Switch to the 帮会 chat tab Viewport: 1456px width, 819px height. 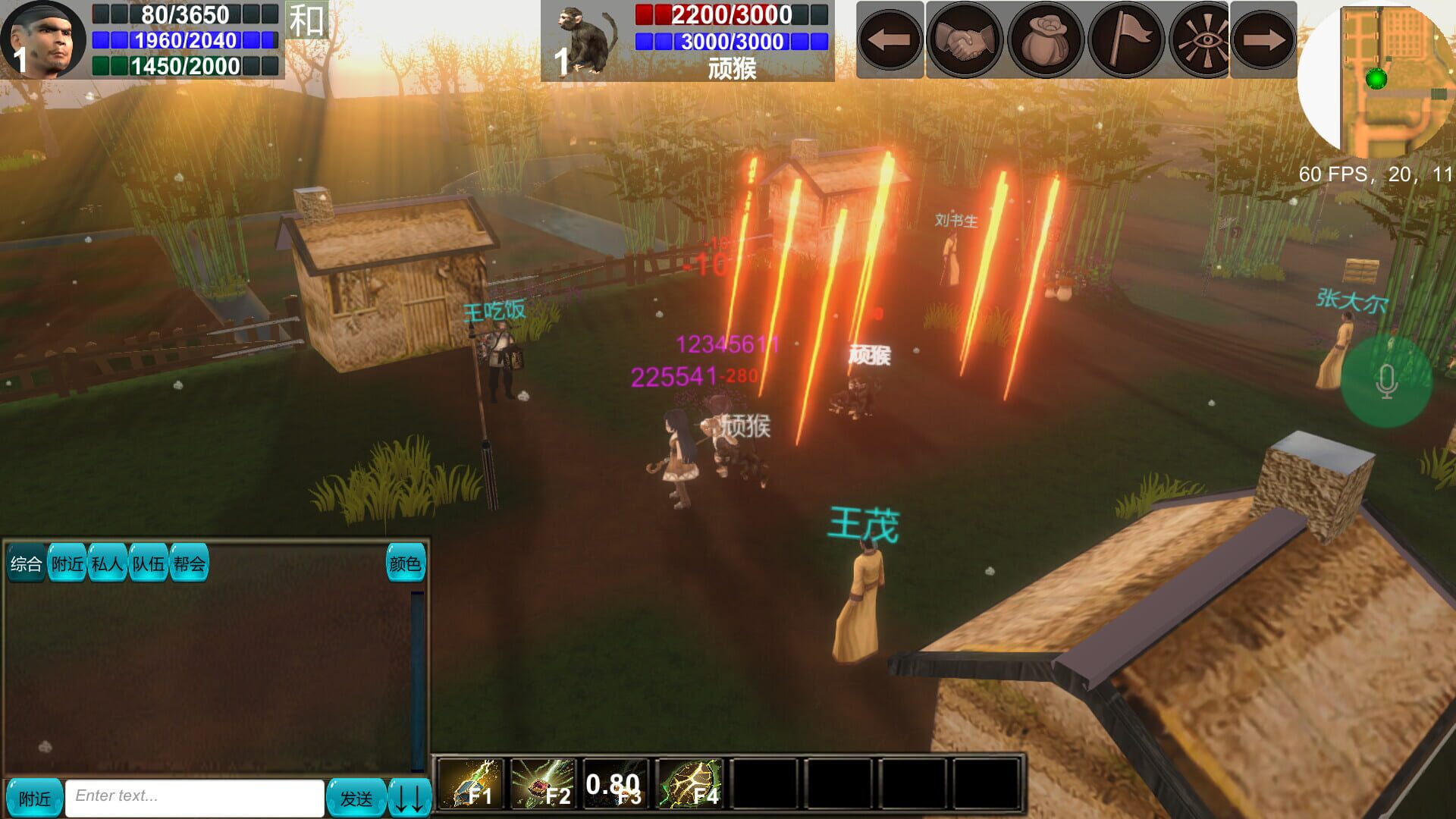click(189, 564)
